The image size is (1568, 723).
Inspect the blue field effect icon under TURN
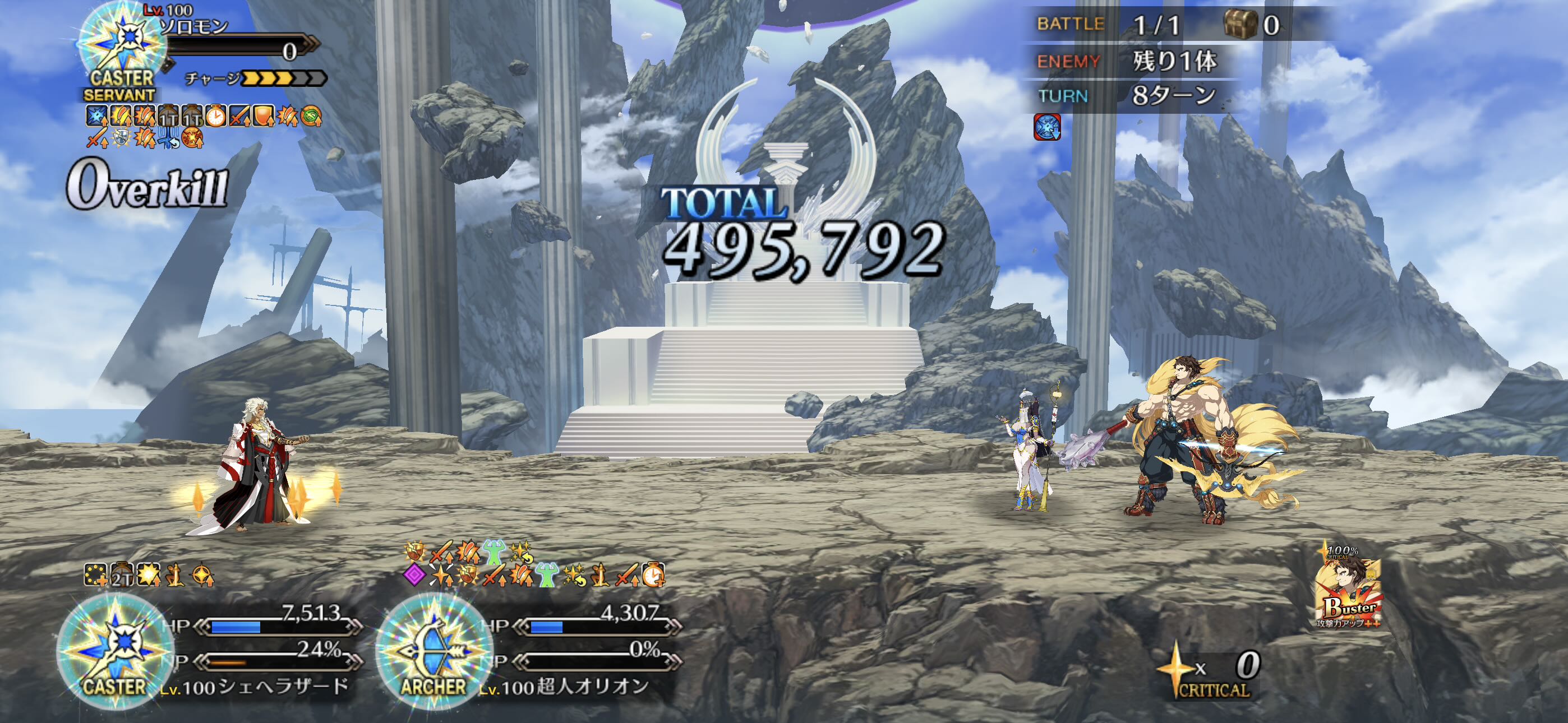(1047, 127)
